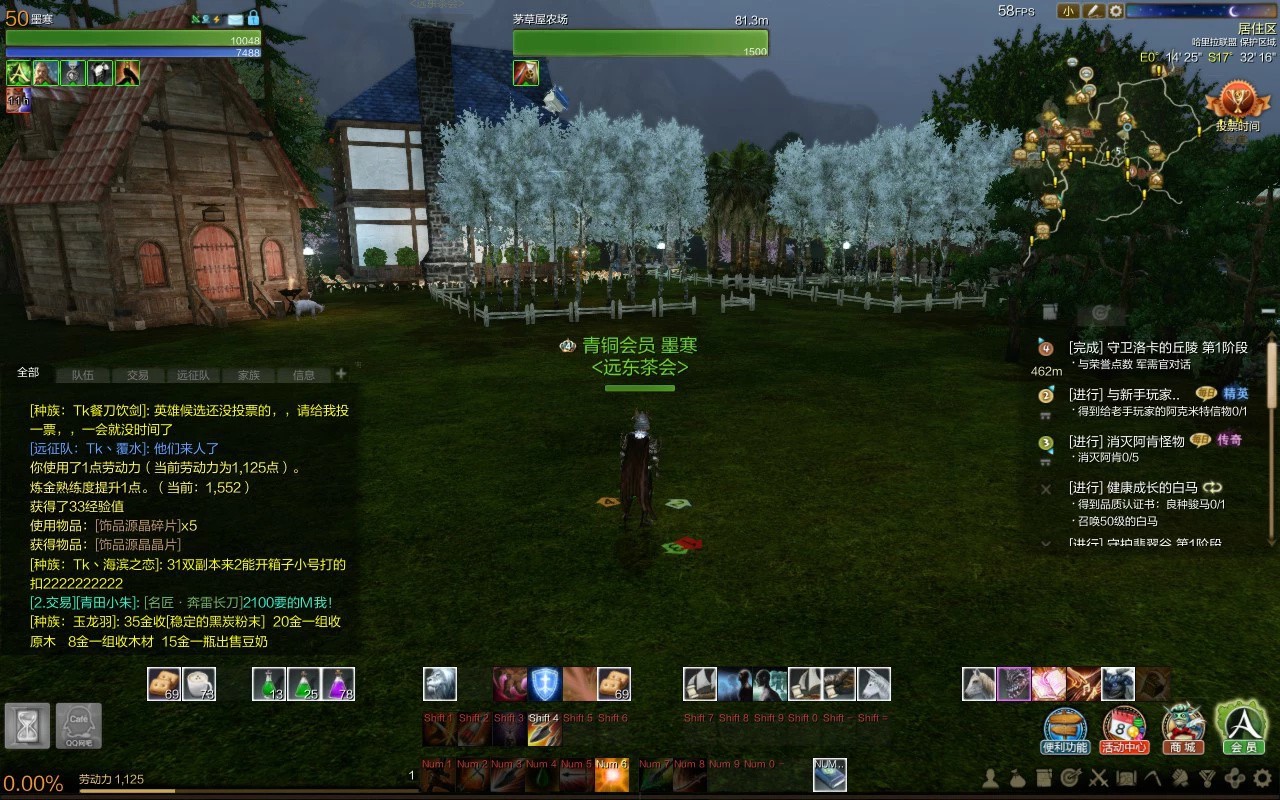
Task: Use the purple potion with count 78
Action: (x=338, y=684)
